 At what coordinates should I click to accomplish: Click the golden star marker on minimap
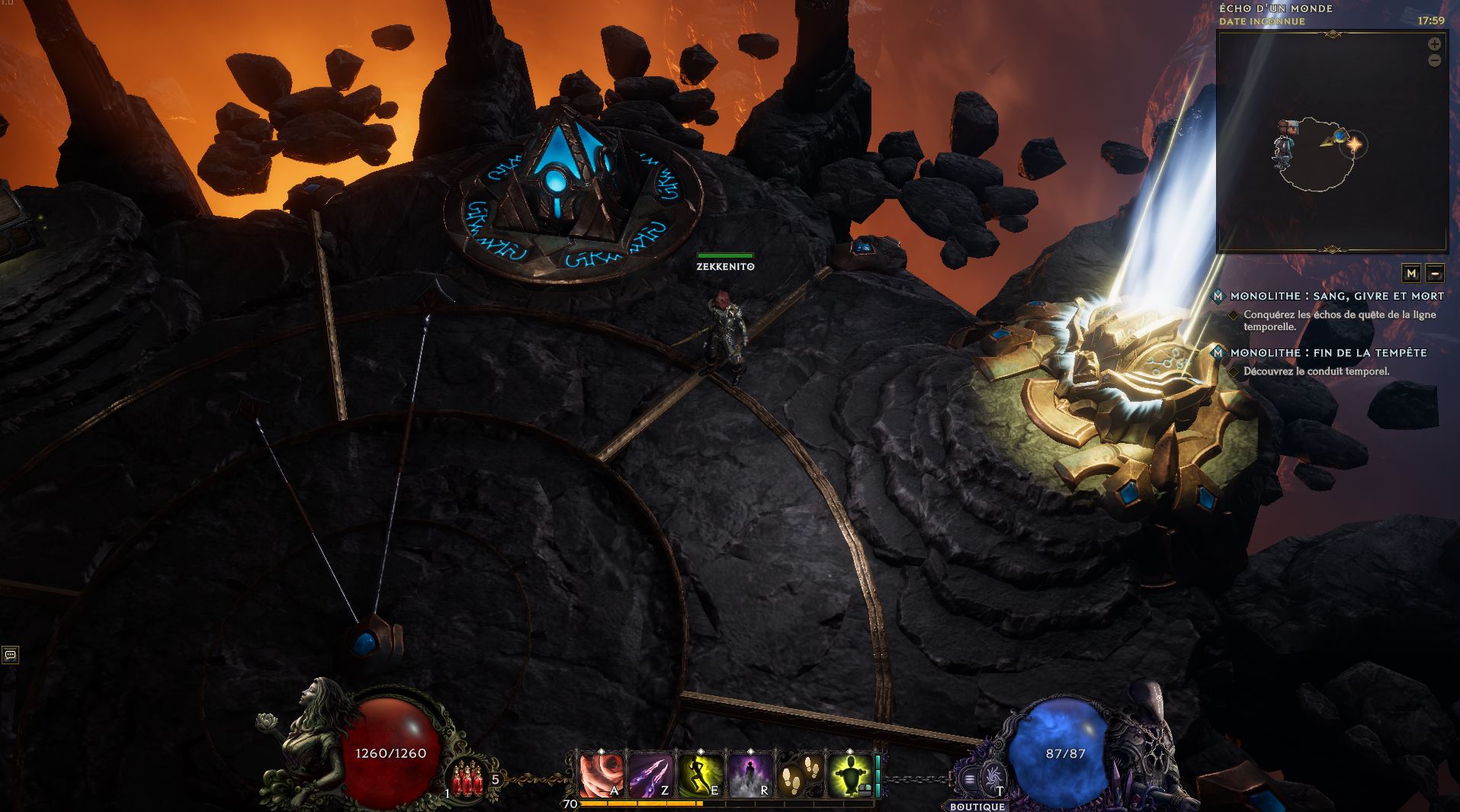point(1355,143)
